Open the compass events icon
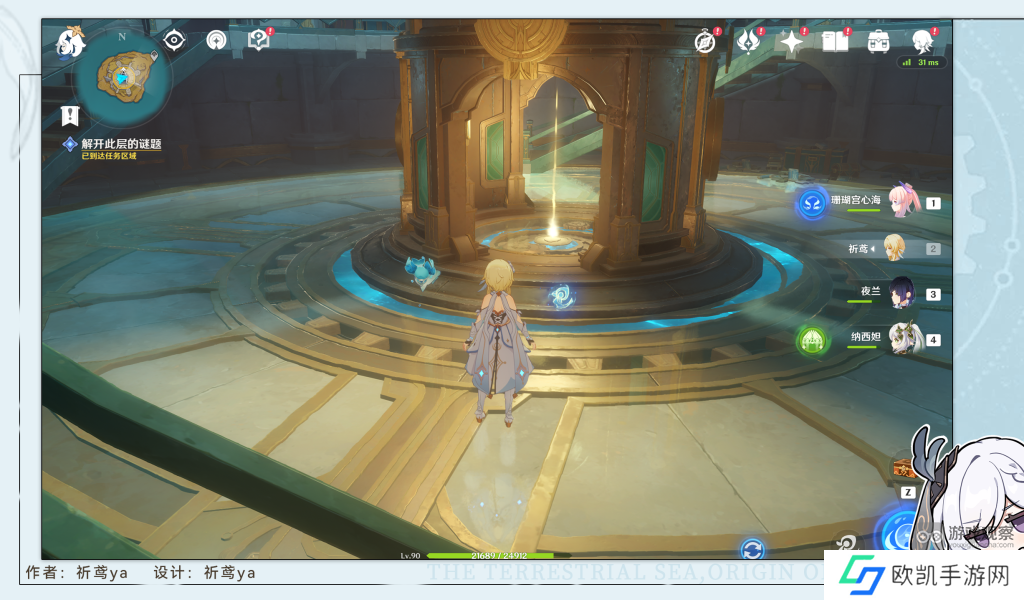Screen dimensions: 1024x600 click(706, 42)
